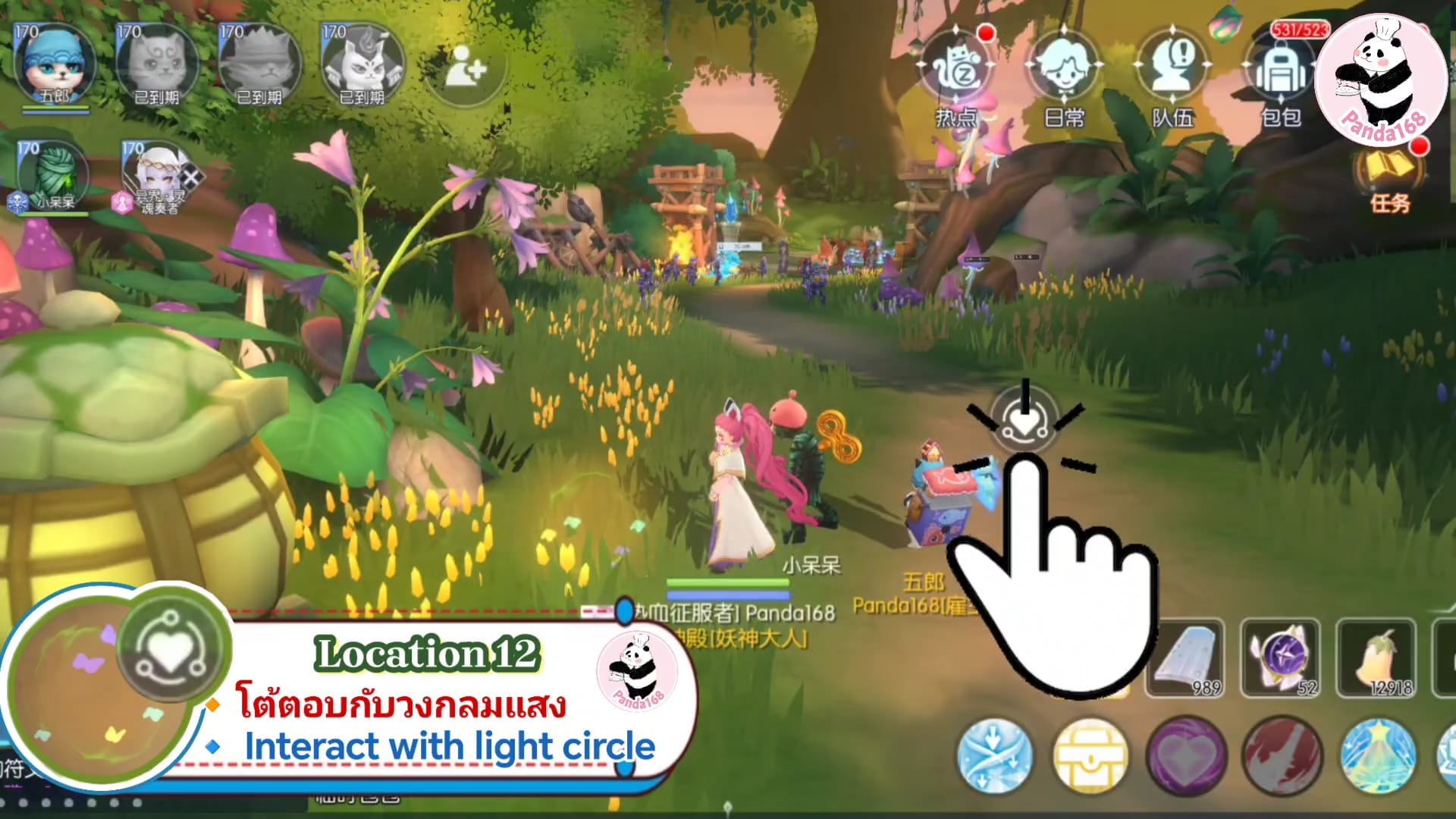Use the yellow pear item with 12918
The image size is (1456, 819).
1376,658
